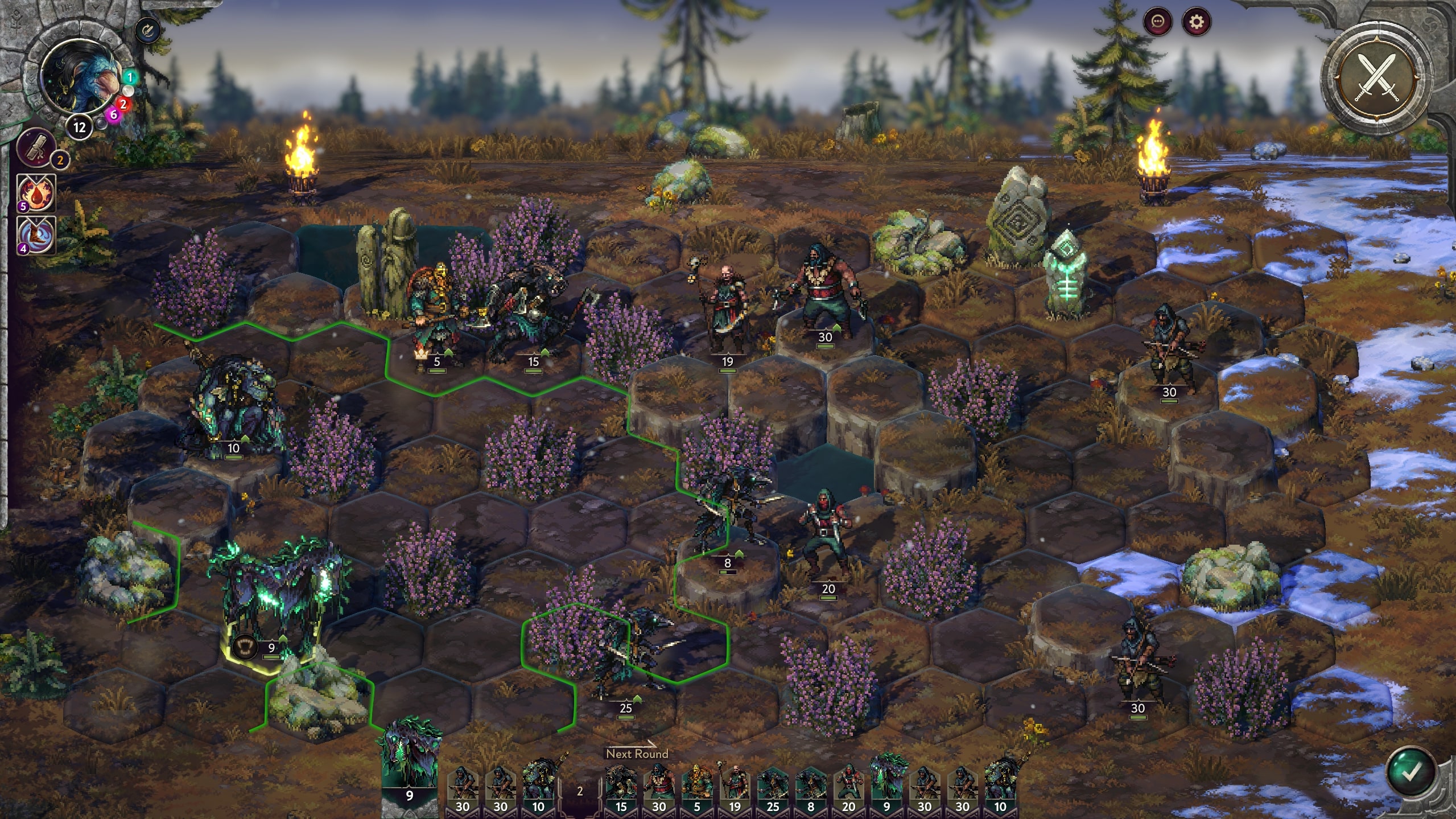The height and width of the screenshot is (819, 1456).
Task: Activate the boot movement ability
Action: (x=37, y=234)
